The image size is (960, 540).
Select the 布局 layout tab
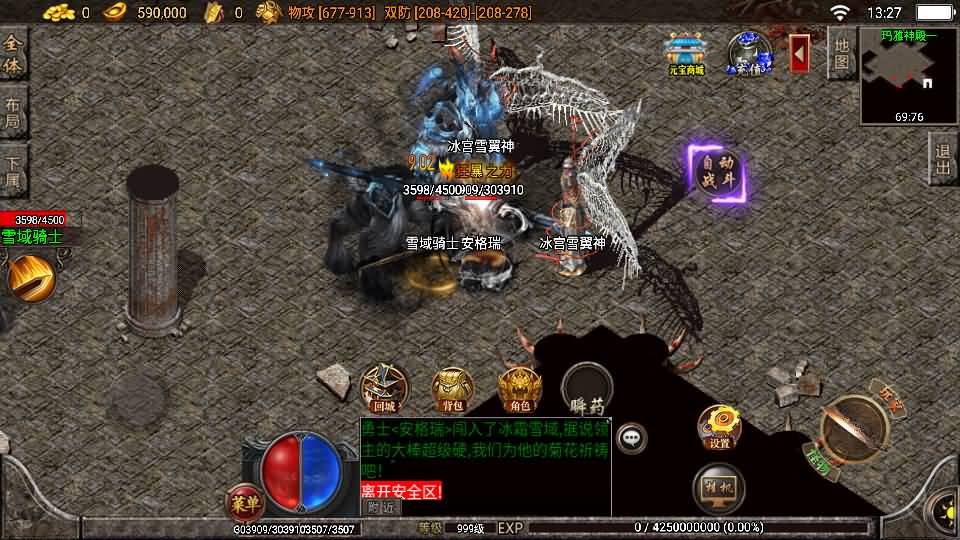click(x=13, y=113)
